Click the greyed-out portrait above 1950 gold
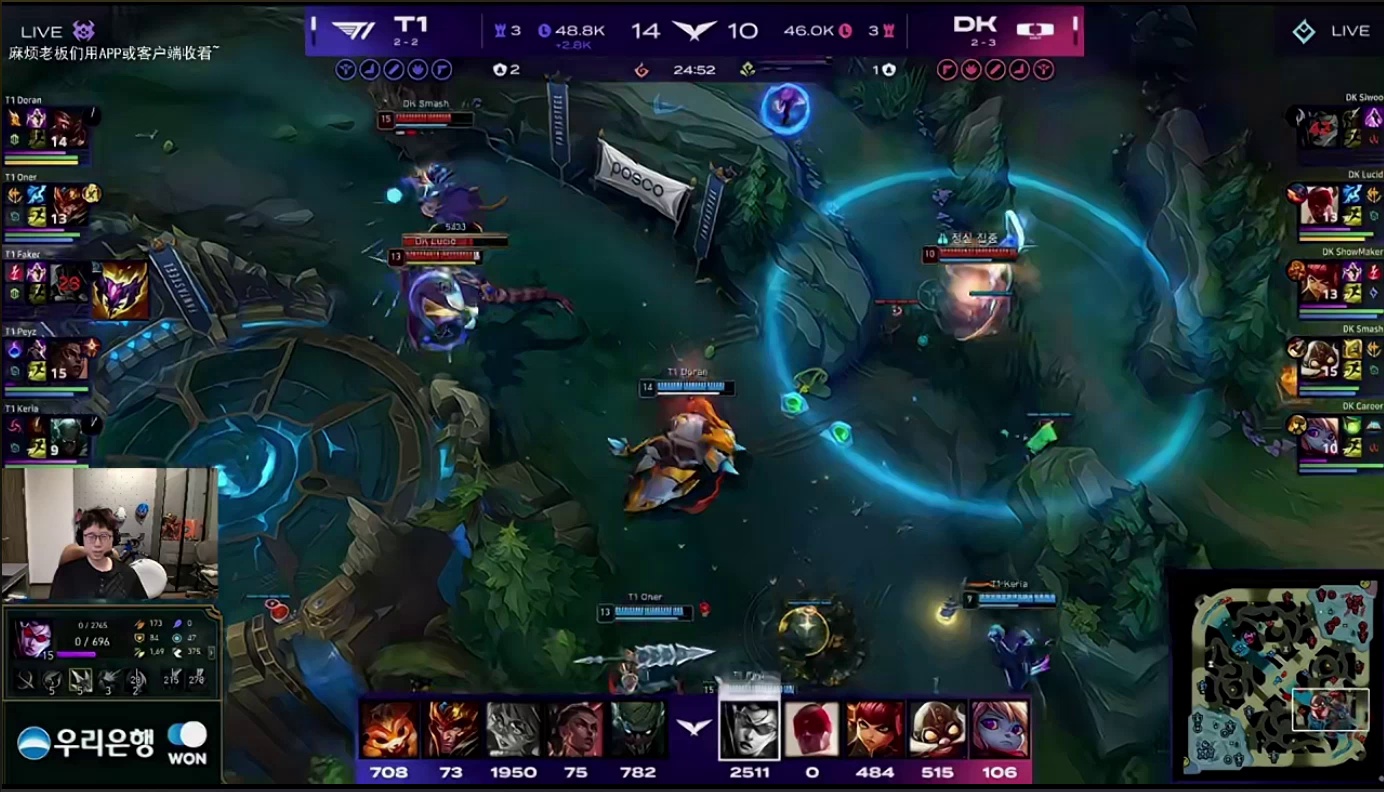The height and width of the screenshot is (792, 1384). coord(513,730)
